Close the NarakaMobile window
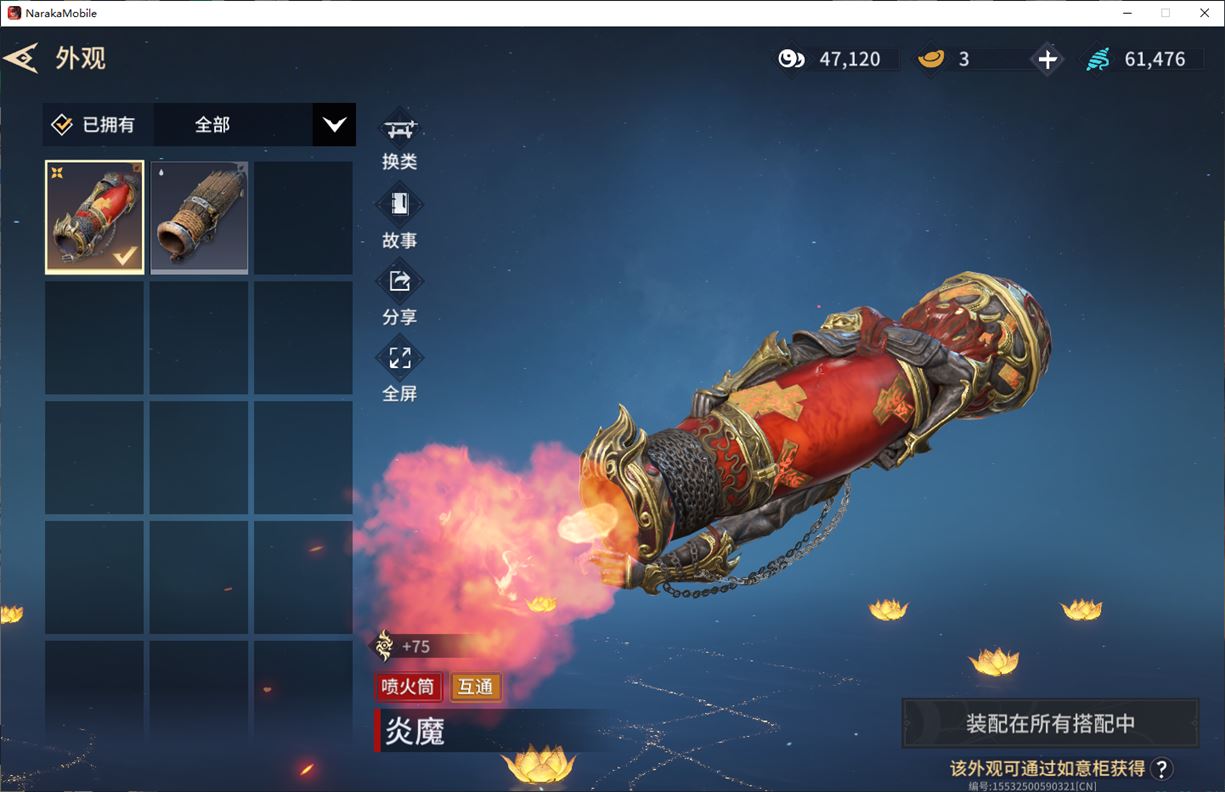 1204,13
